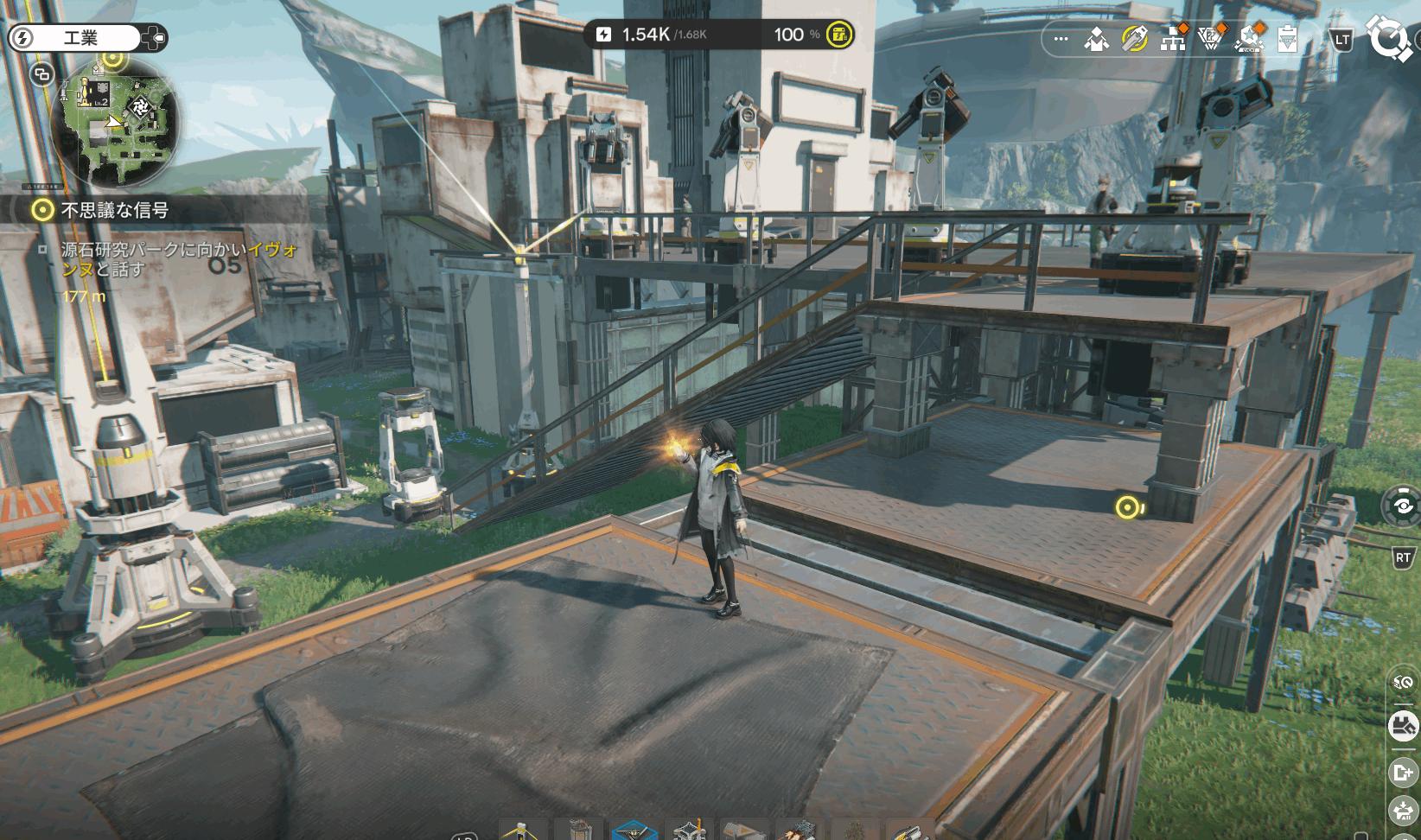Open the hierarchy tree chart icon
The width and height of the screenshot is (1421, 840).
pyautogui.click(x=1173, y=39)
